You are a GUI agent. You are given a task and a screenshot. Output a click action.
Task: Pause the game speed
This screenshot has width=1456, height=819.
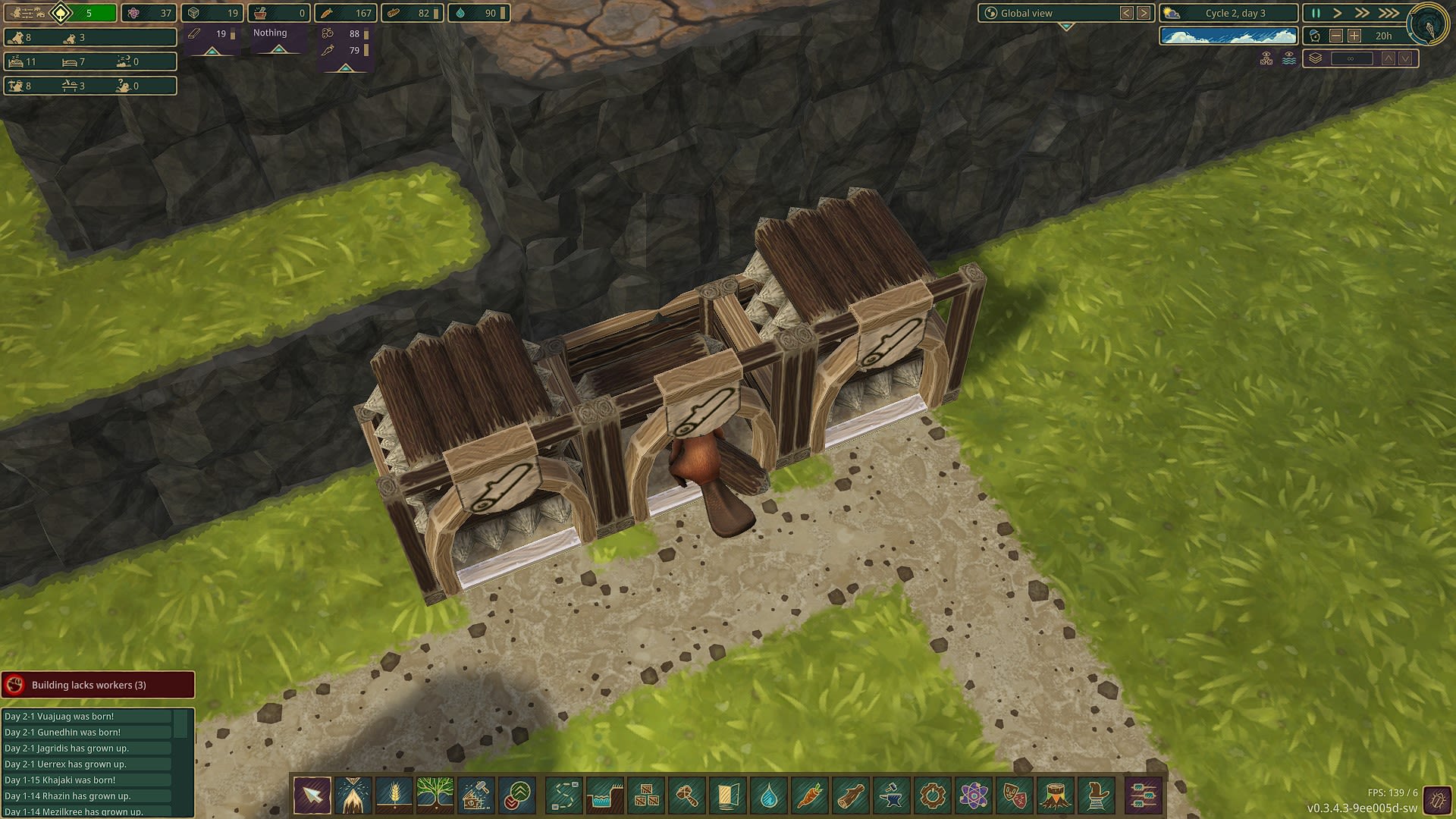(1316, 13)
